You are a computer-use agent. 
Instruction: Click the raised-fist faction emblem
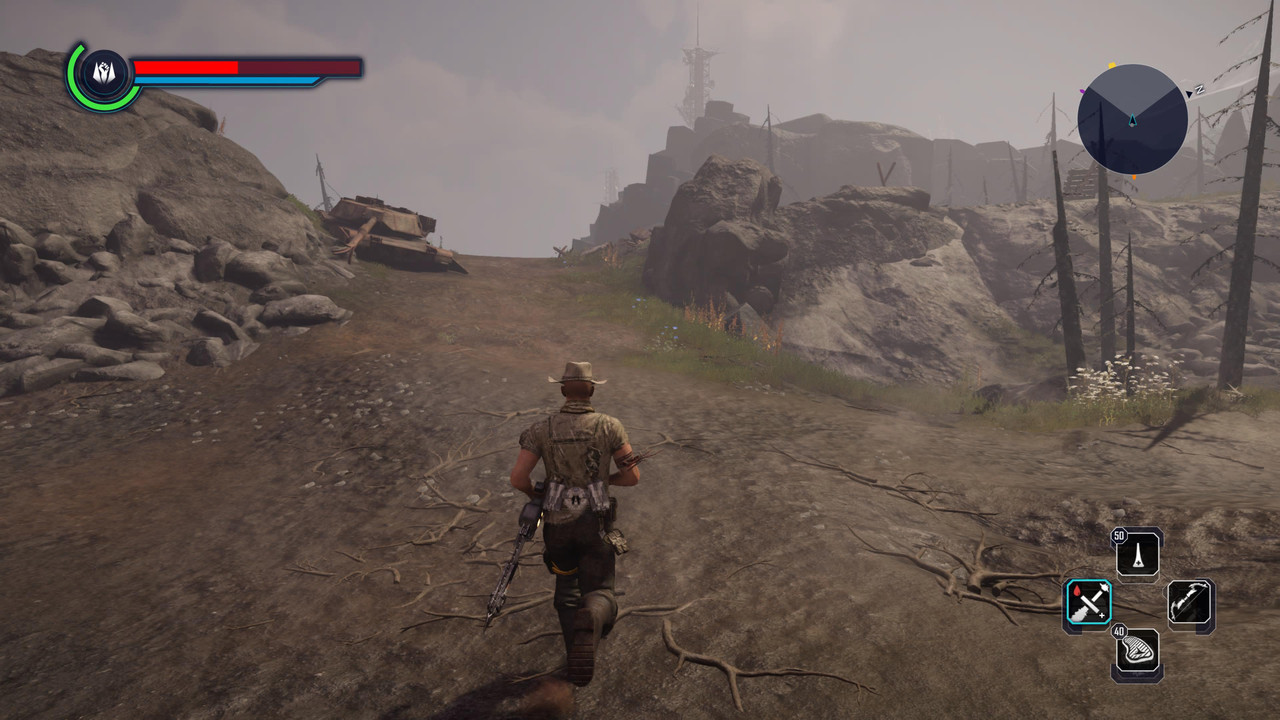pyautogui.click(x=103, y=75)
